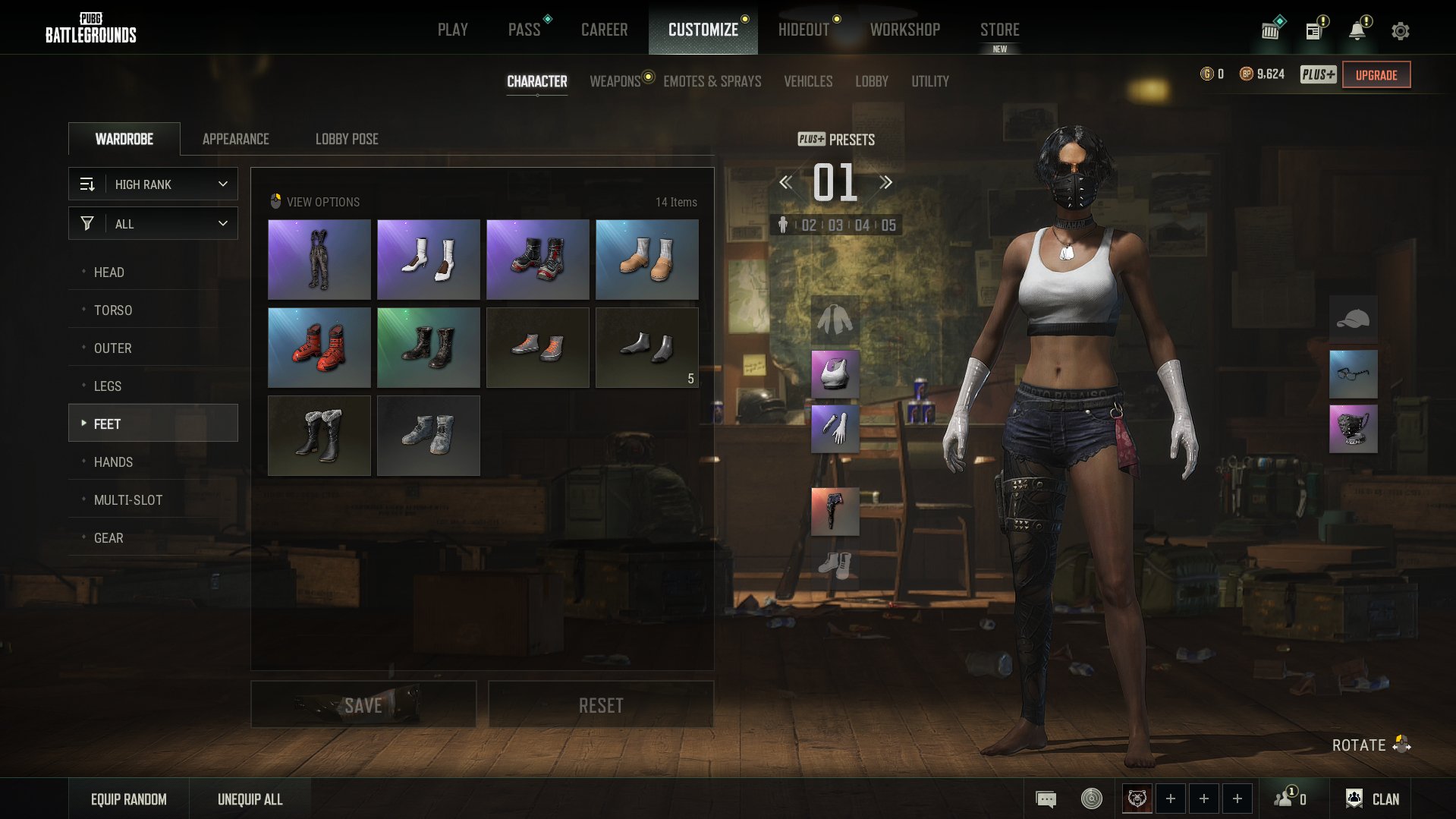Viewport: 1456px width, 819px height.
Task: Go to the next preset arrow
Action: point(885,182)
